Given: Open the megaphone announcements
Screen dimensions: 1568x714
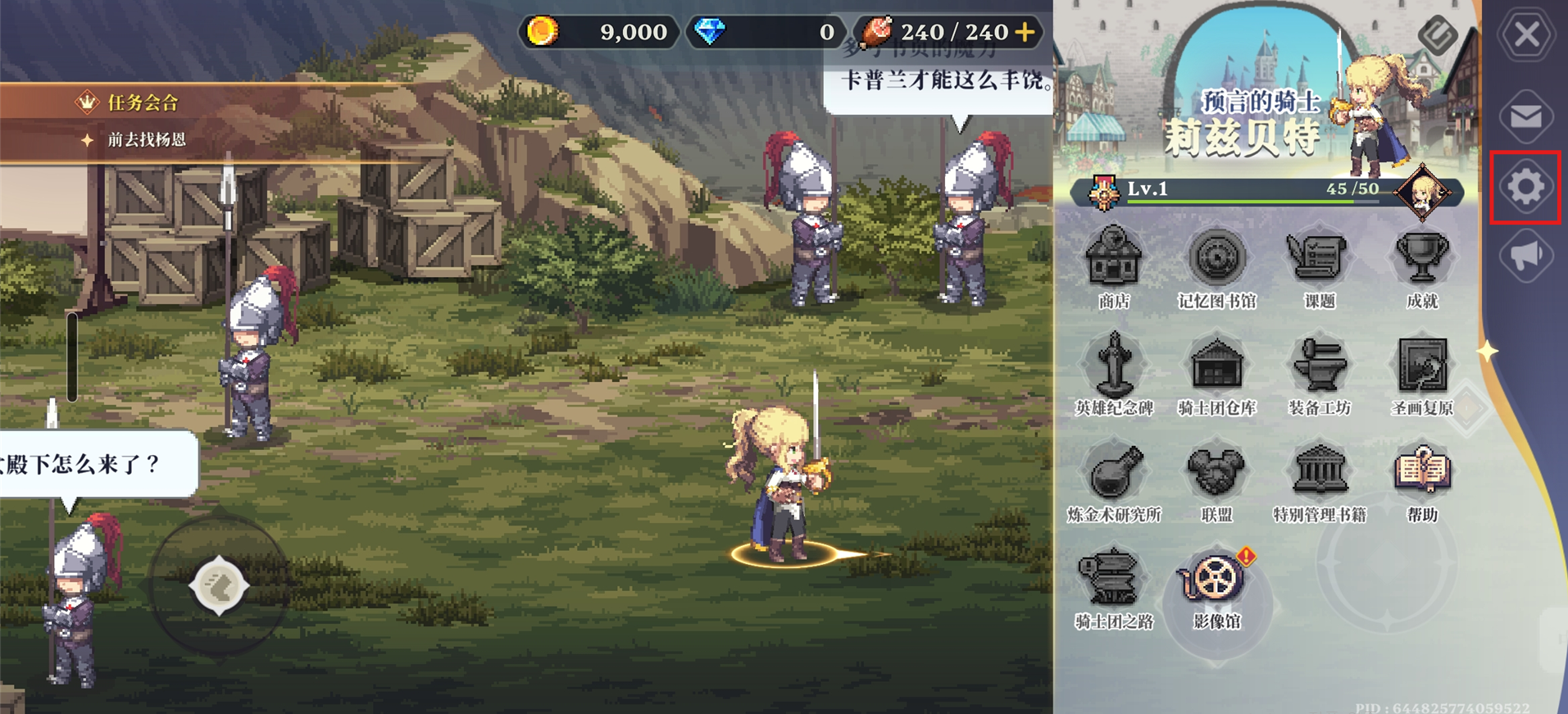Looking at the screenshot, I should point(1526,257).
